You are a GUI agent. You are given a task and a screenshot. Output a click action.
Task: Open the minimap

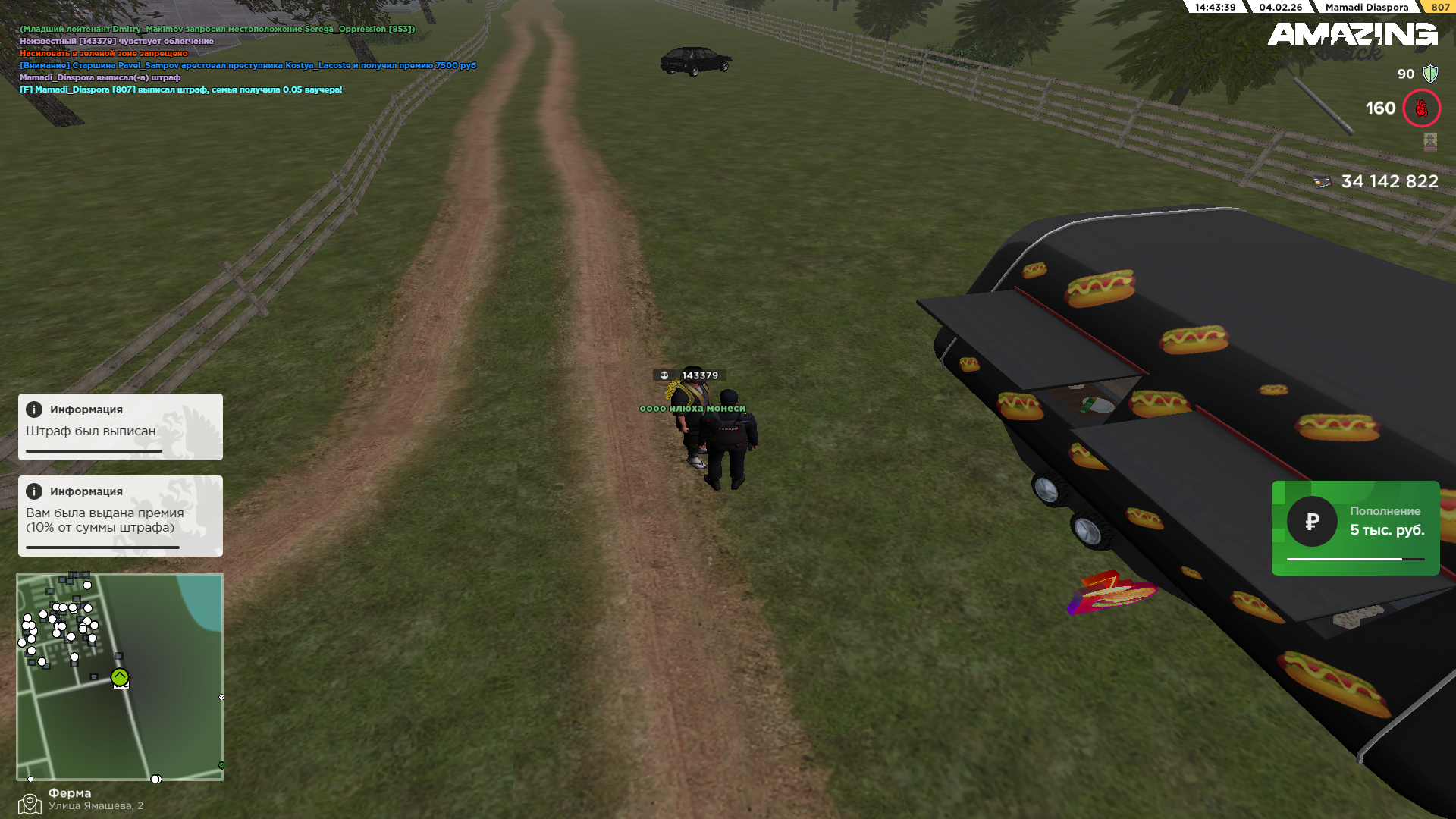[x=120, y=676]
